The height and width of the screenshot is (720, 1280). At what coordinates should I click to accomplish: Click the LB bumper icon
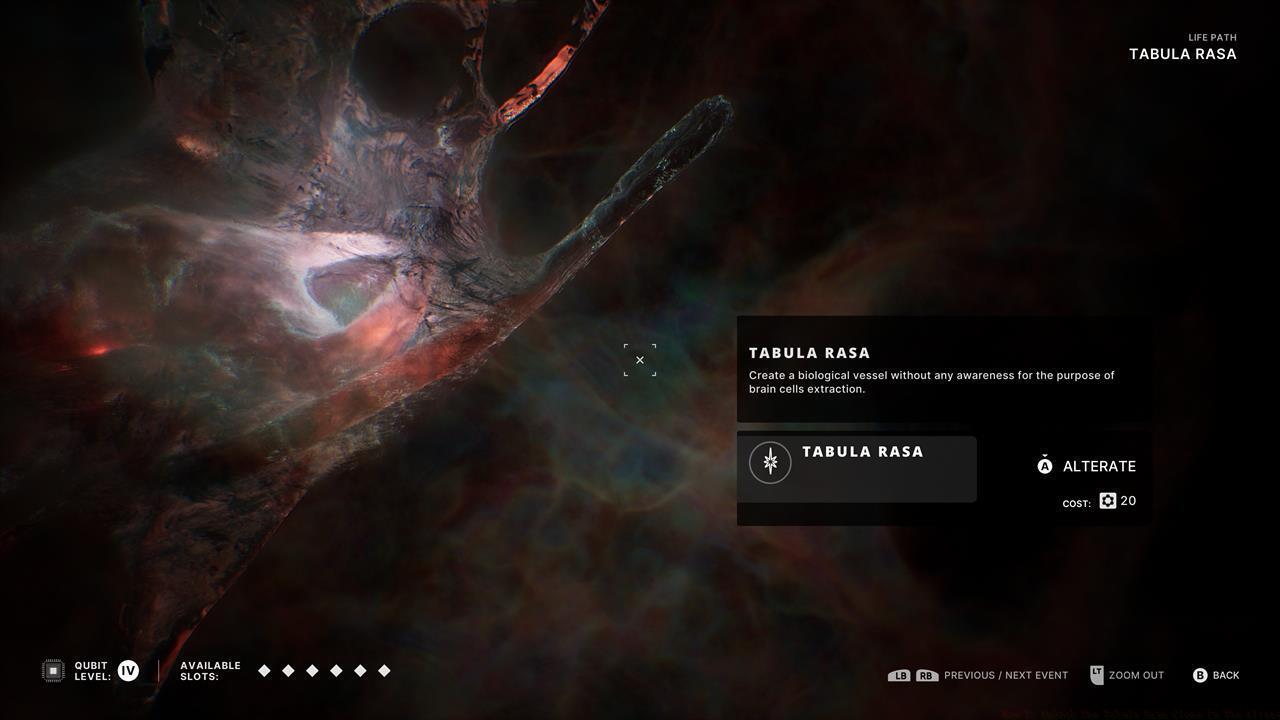coord(899,675)
